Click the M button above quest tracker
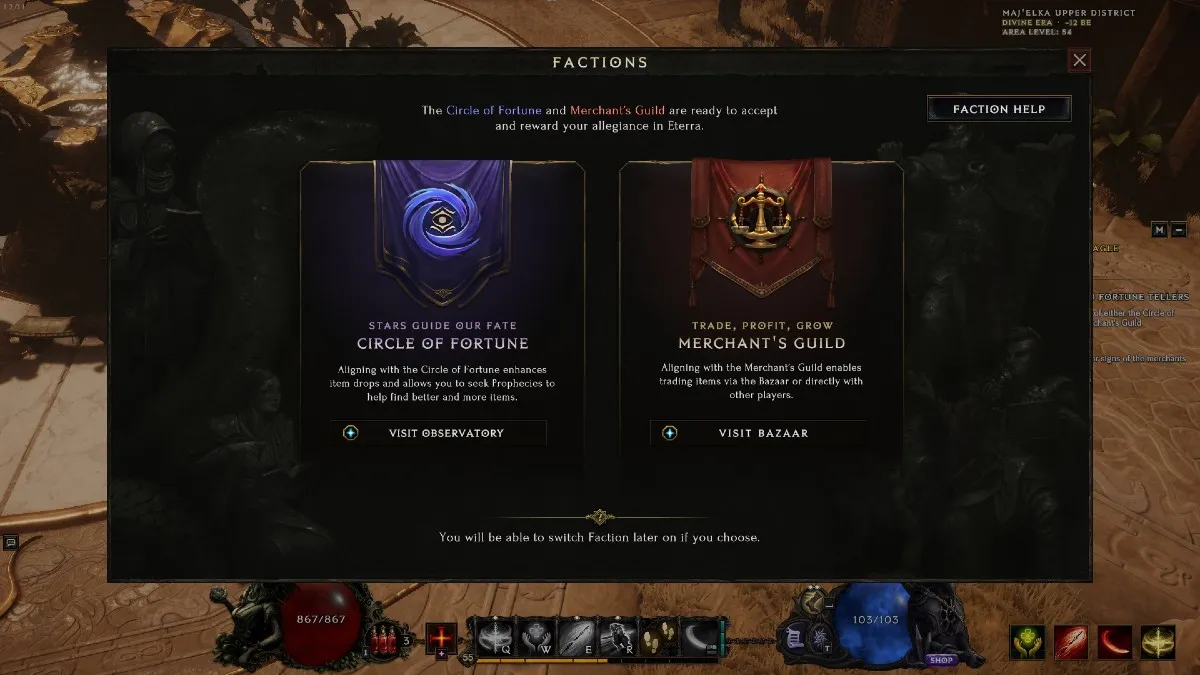 click(x=1159, y=229)
